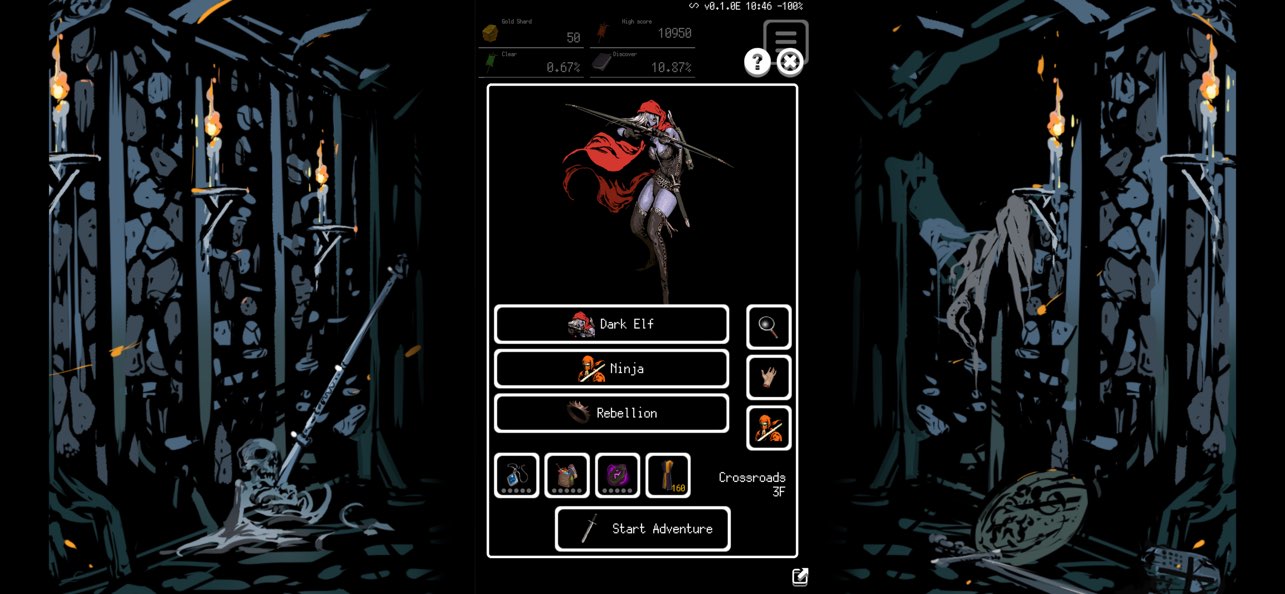Close the character setup panel
This screenshot has width=1285, height=594.
click(790, 63)
